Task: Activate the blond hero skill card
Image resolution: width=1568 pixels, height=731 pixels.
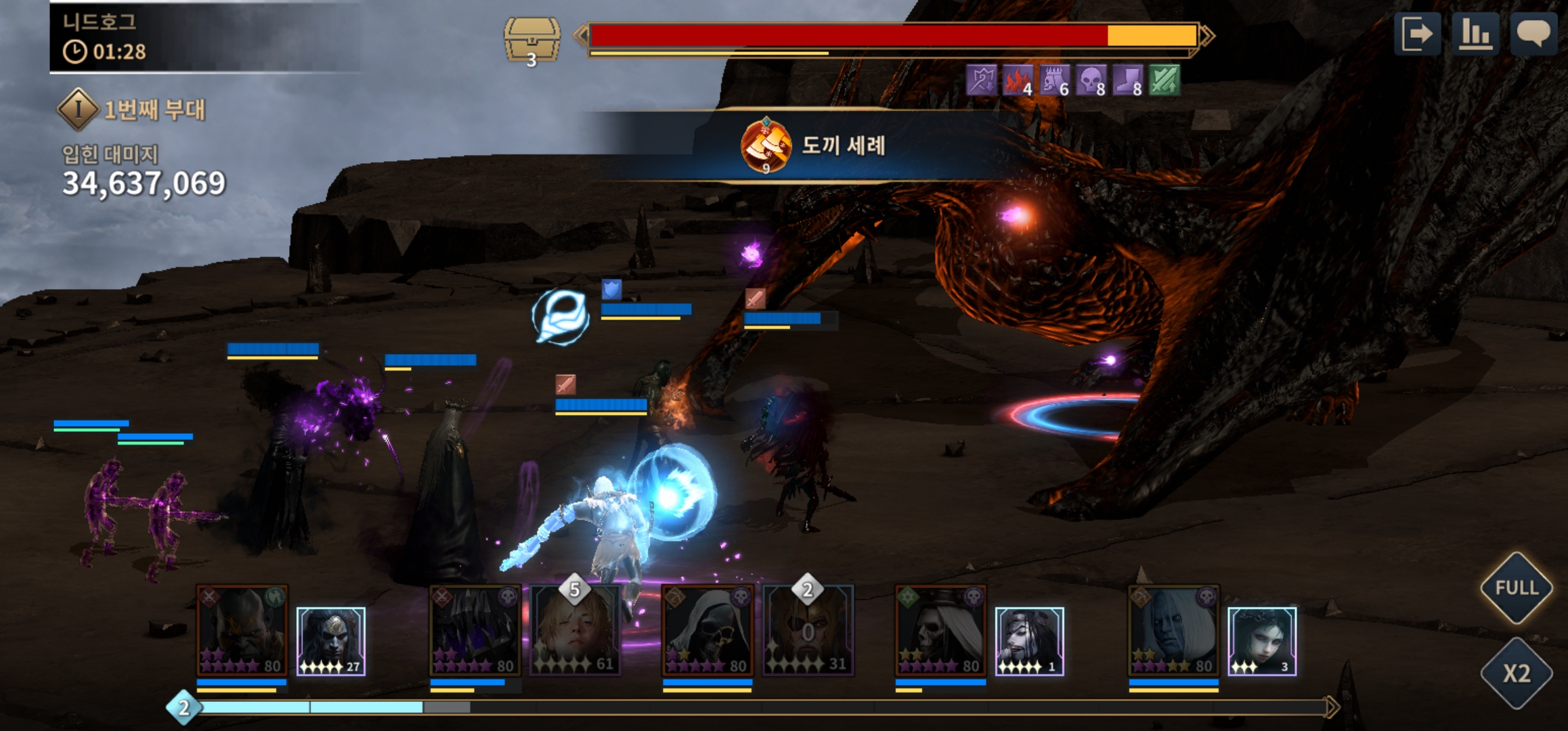Action: (x=574, y=631)
